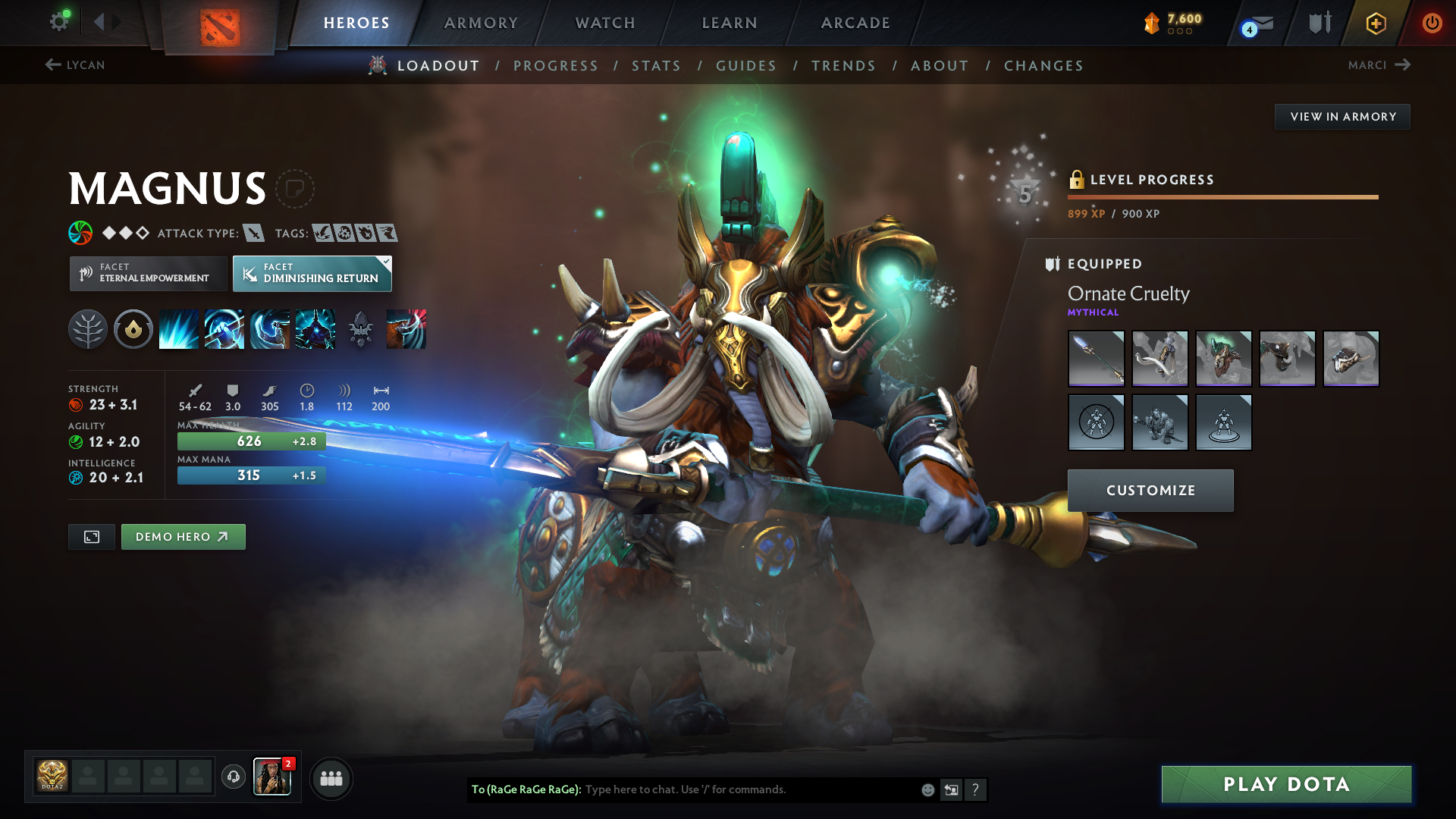This screenshot has width=1456, height=819.
Task: Open the Armory tab
Action: coord(481,23)
